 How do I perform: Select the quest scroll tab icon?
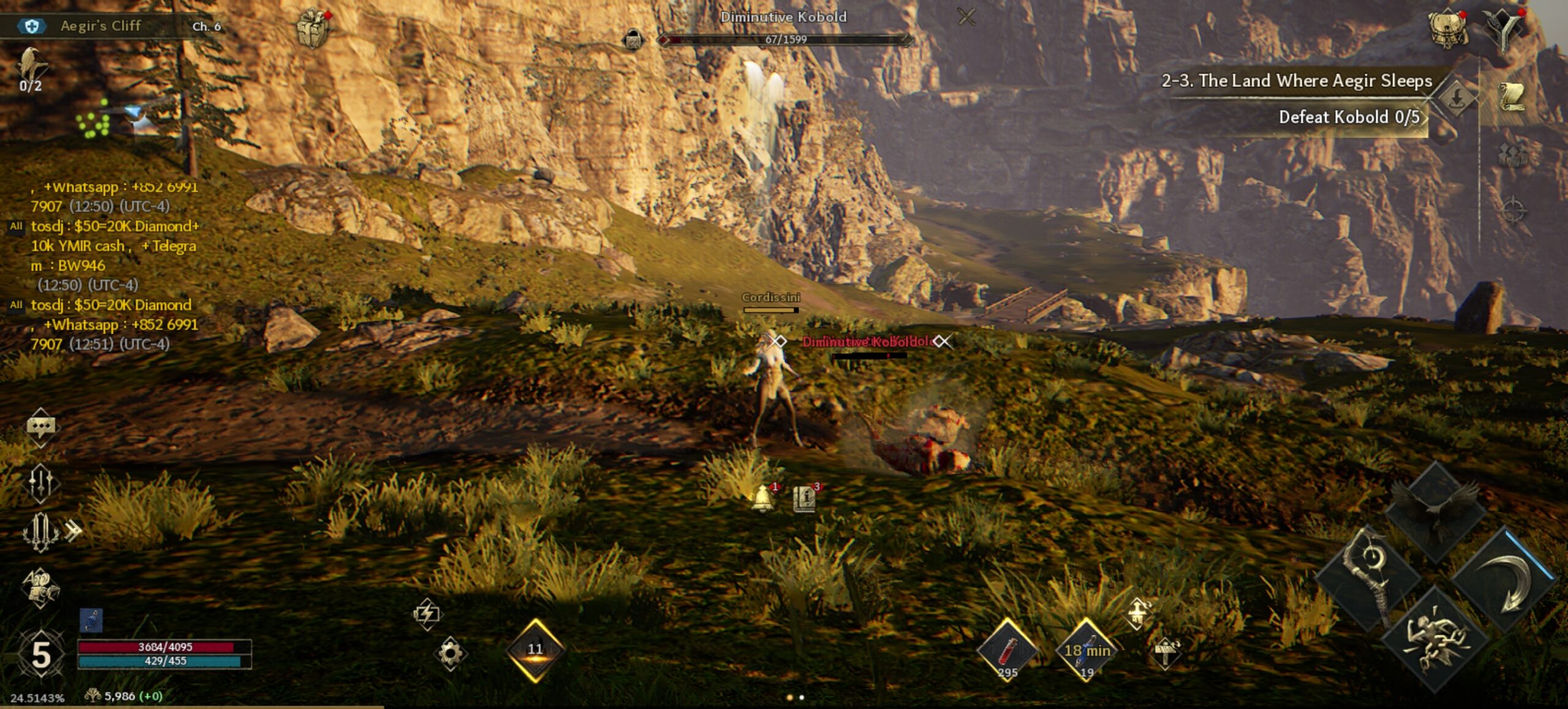[x=1511, y=97]
